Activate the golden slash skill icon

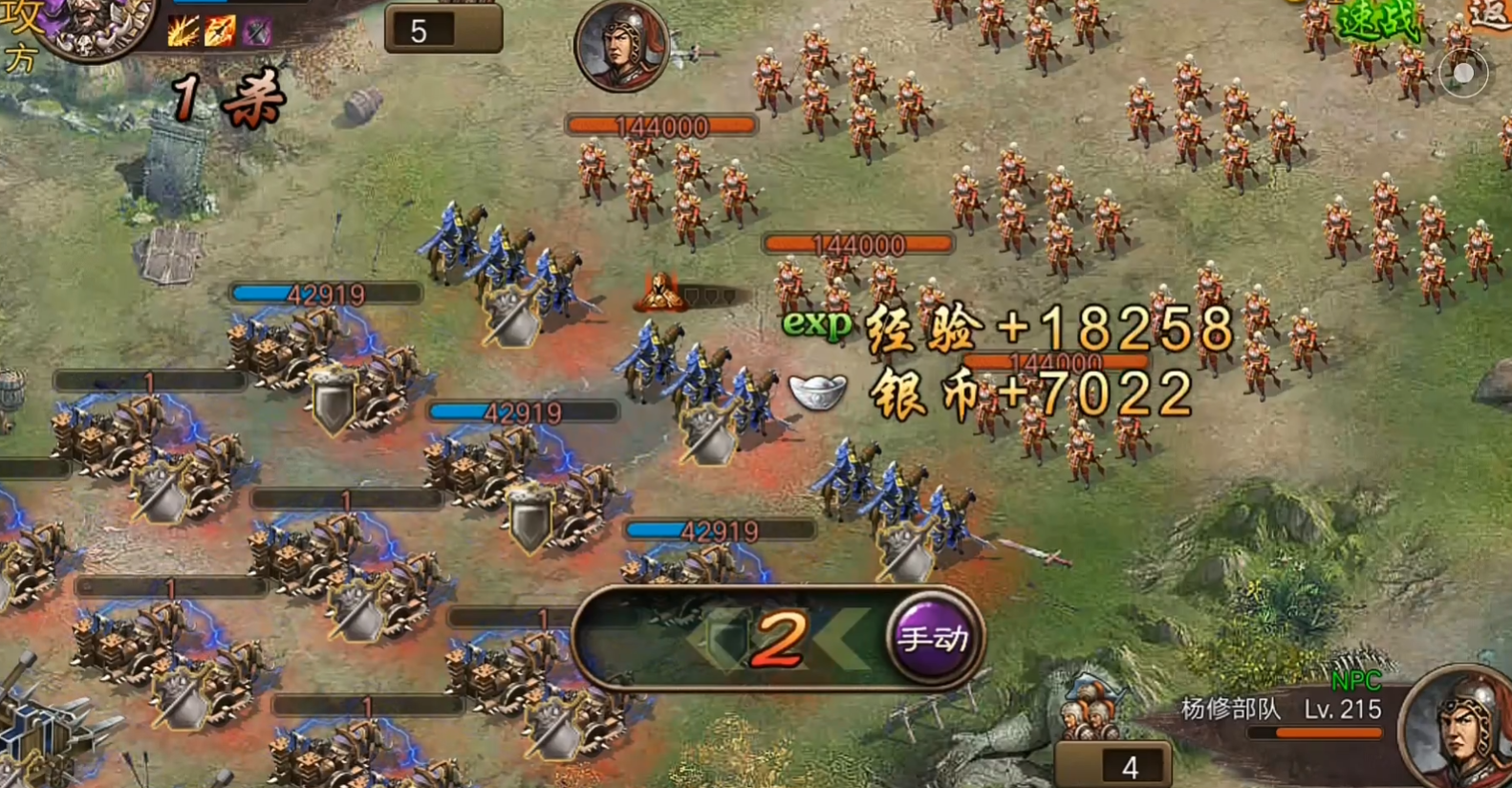[184, 32]
